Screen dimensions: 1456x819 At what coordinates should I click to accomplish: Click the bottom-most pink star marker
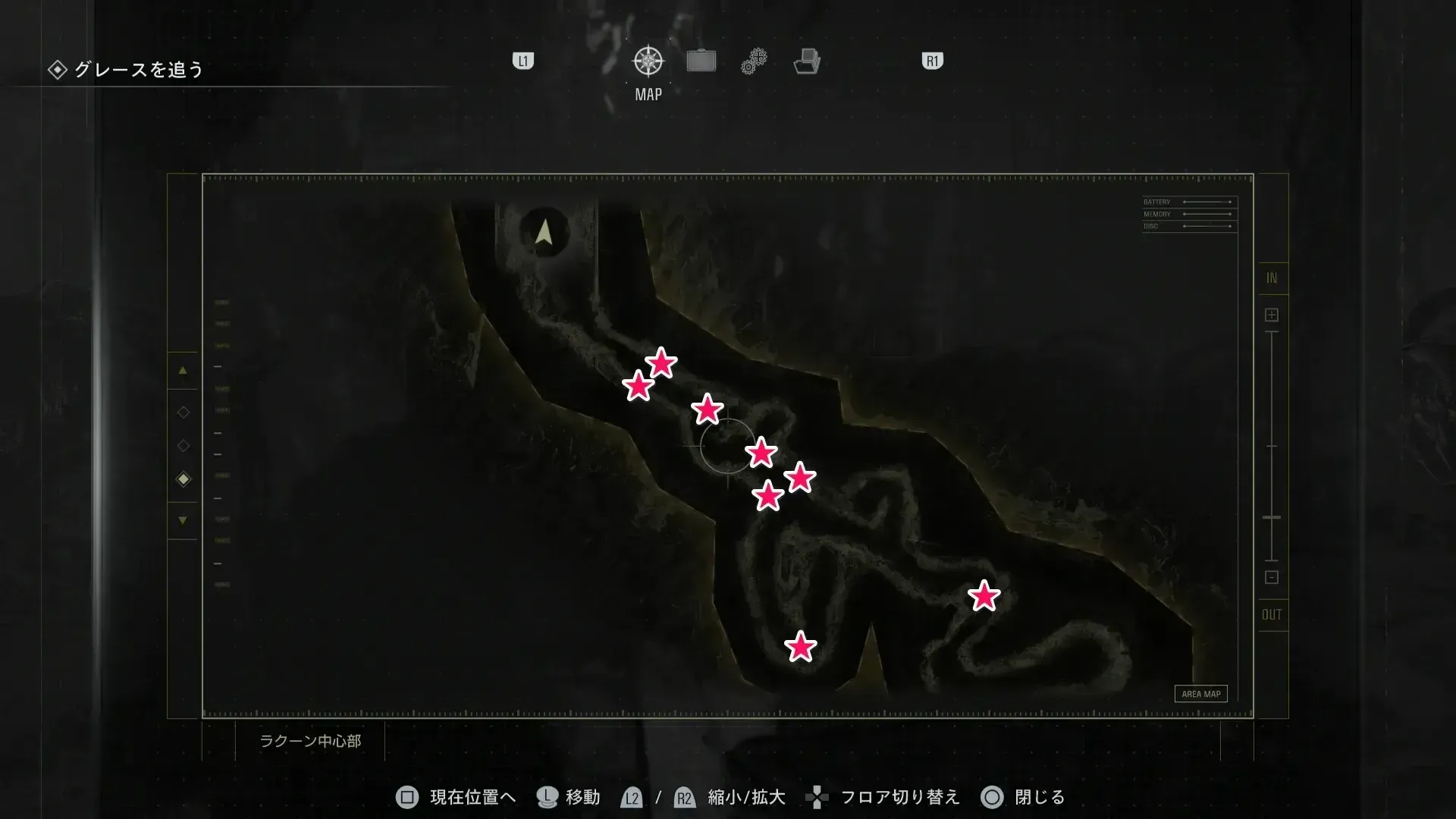(x=801, y=646)
